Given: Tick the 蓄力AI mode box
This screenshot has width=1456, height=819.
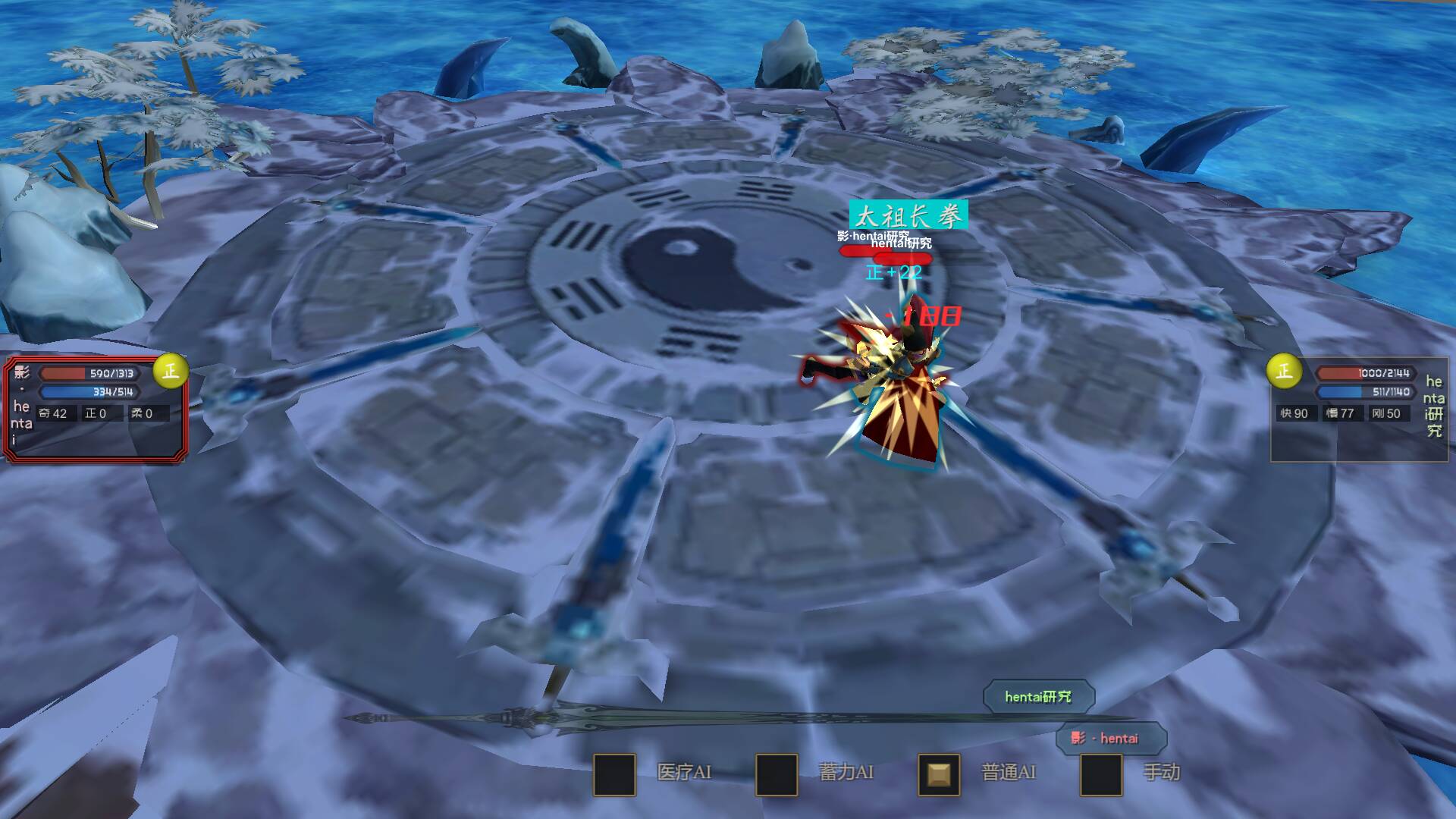Looking at the screenshot, I should 777,774.
